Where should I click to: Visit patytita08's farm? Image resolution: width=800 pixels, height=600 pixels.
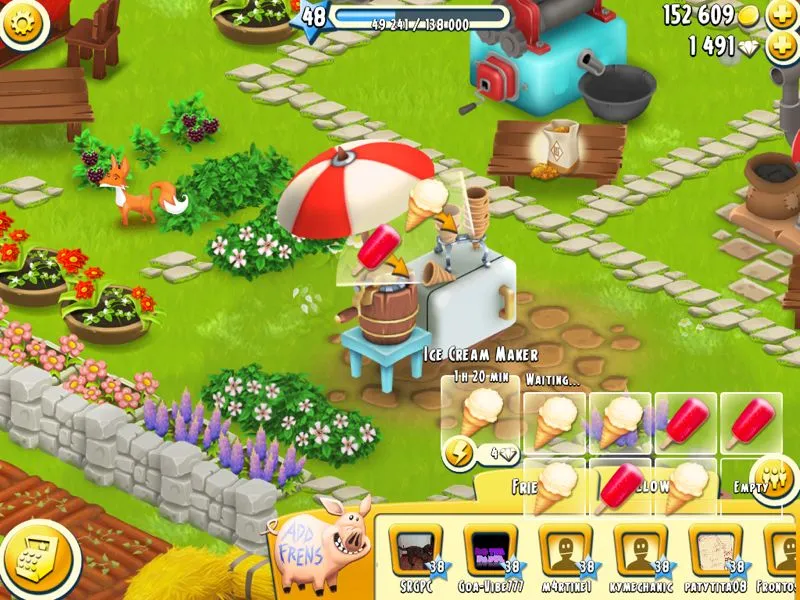[x=716, y=551]
